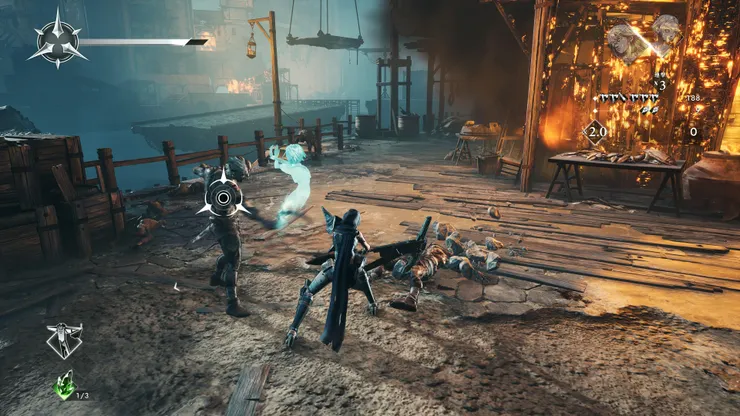Use the green crystal item
Image resolution: width=740 pixels, height=416 pixels.
pyautogui.click(x=64, y=386)
